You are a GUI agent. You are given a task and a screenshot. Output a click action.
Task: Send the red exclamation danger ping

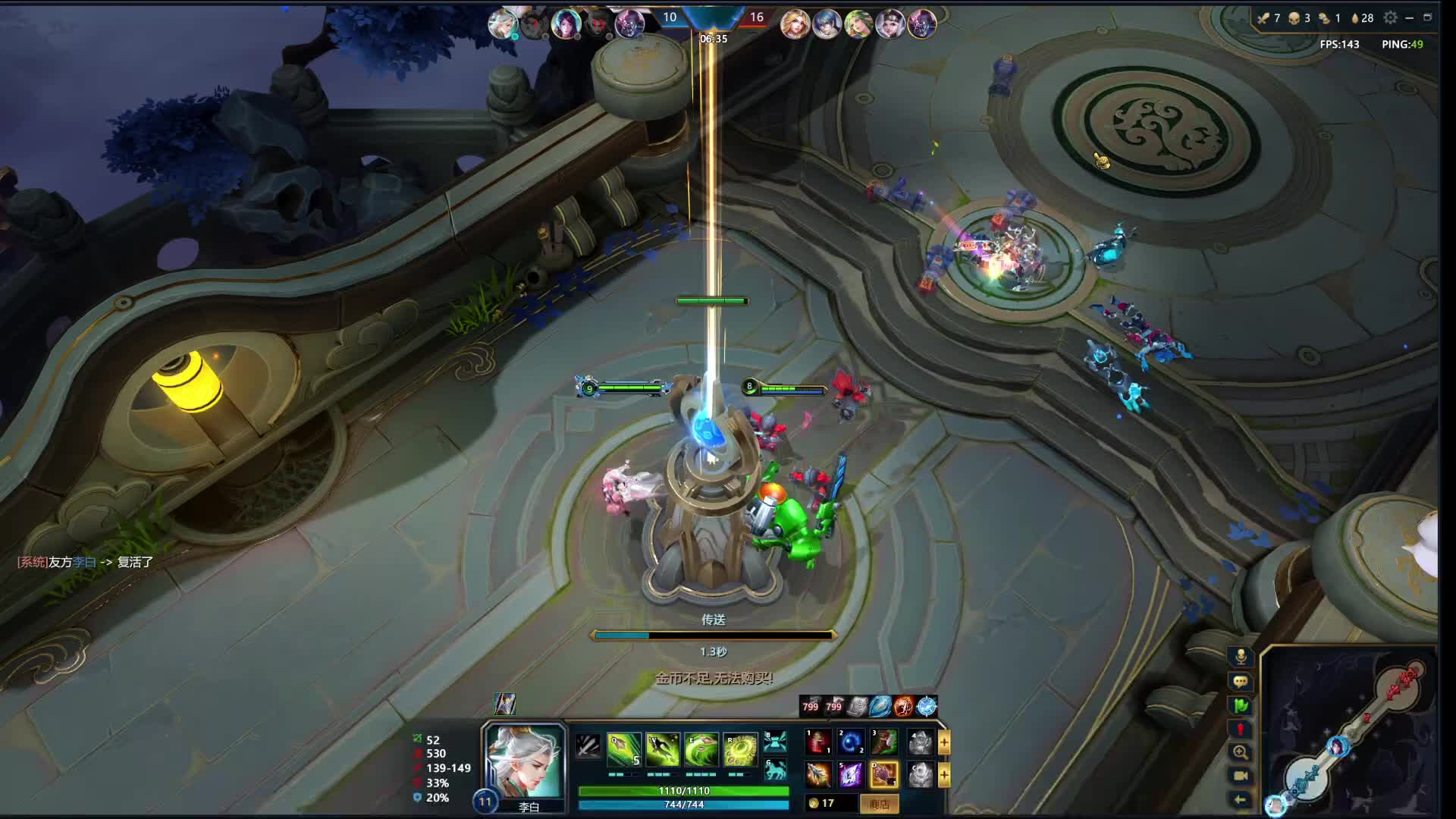(x=1241, y=729)
